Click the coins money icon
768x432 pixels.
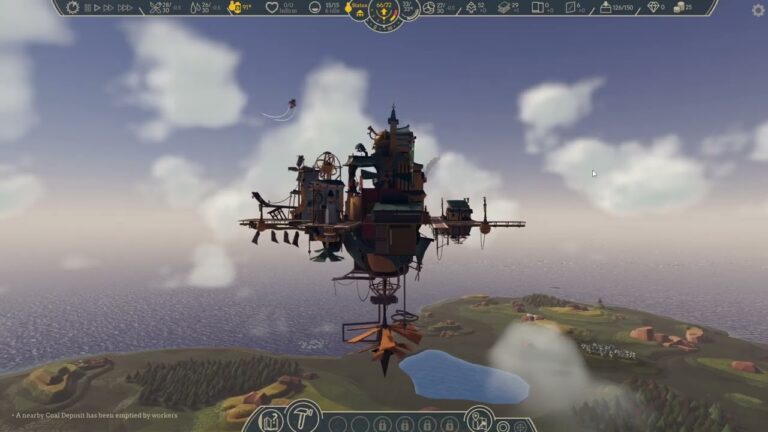coord(681,7)
